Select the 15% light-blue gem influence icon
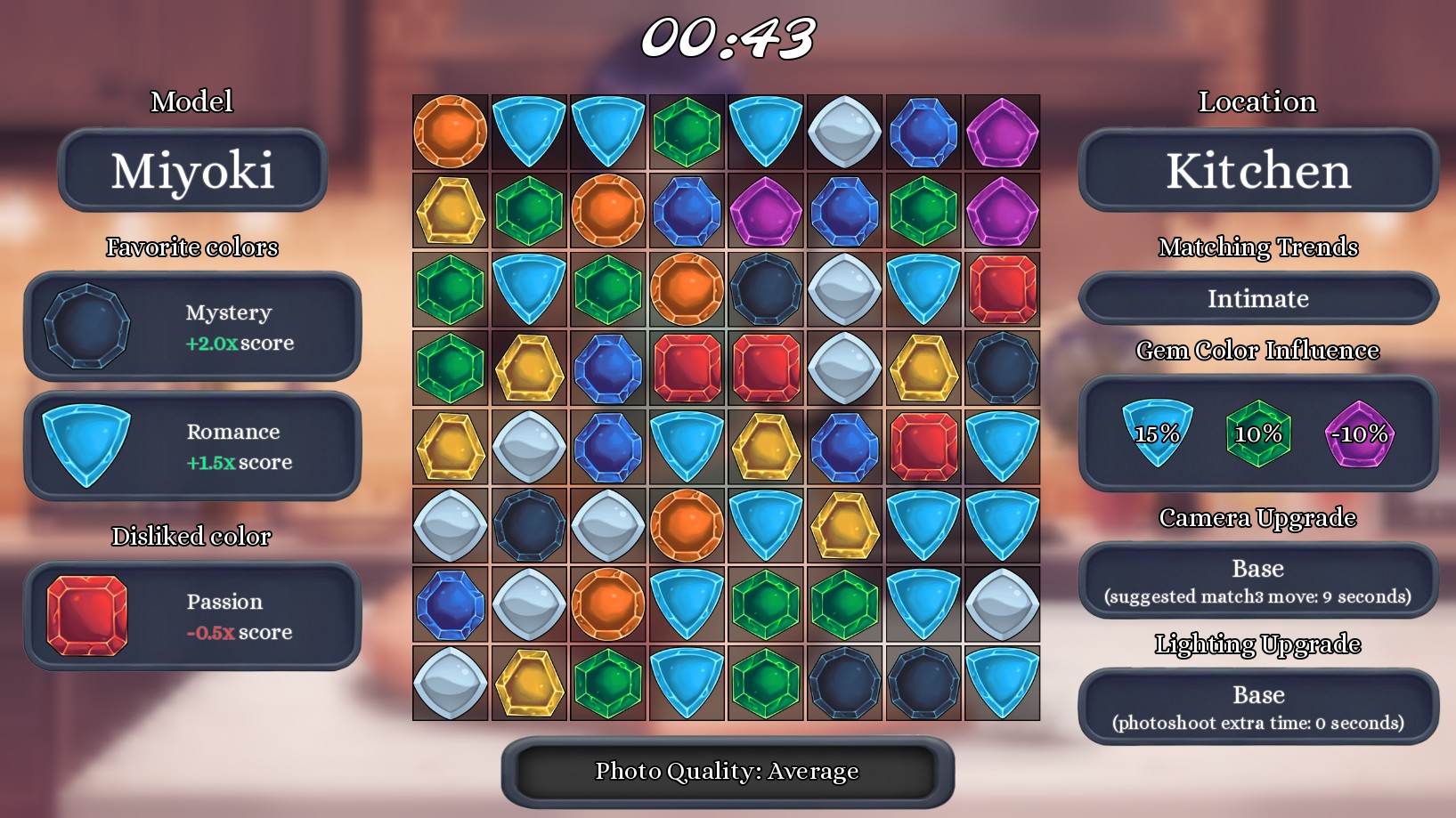 (1158, 433)
